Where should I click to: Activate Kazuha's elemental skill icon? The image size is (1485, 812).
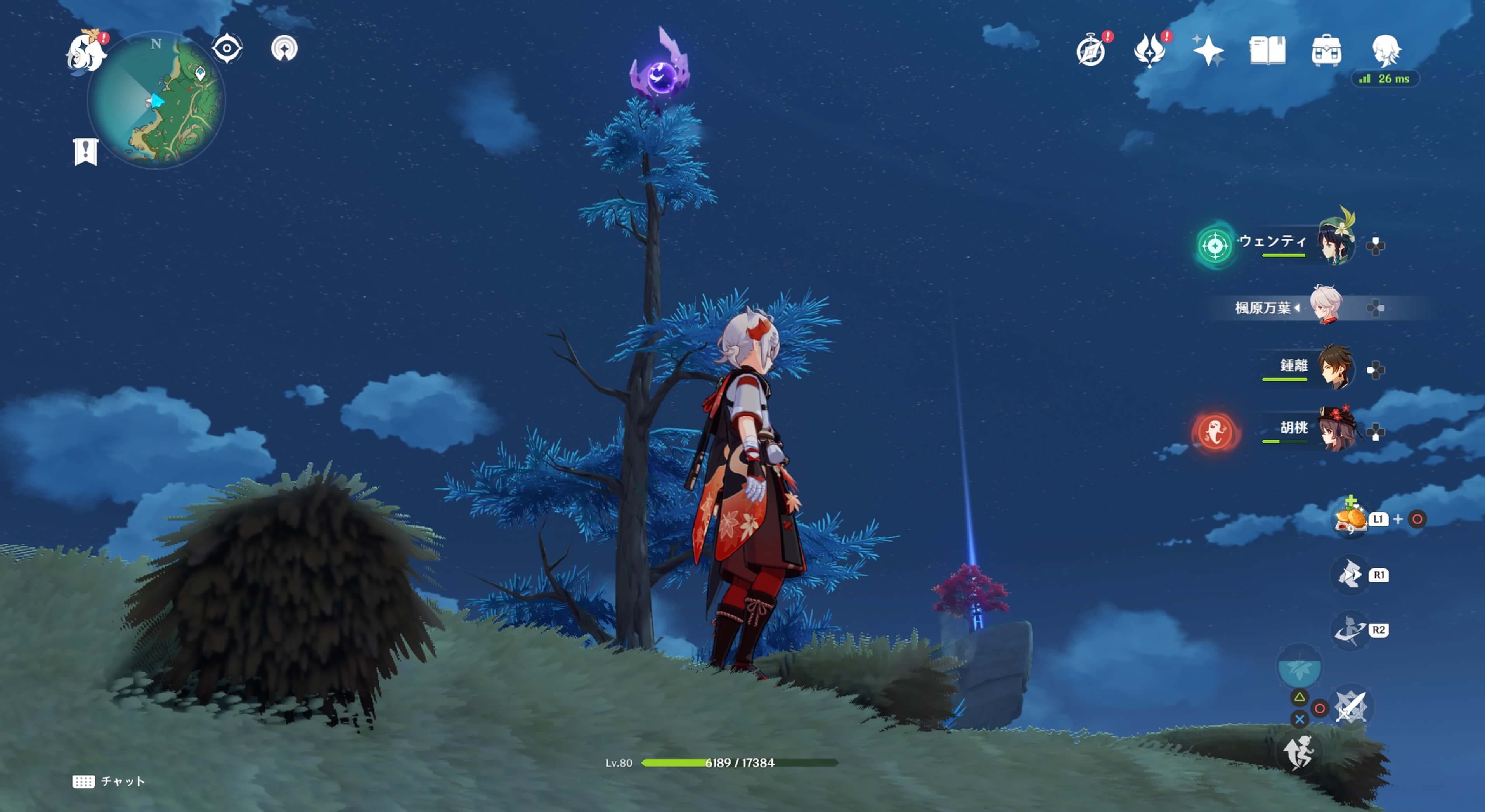[1350, 574]
